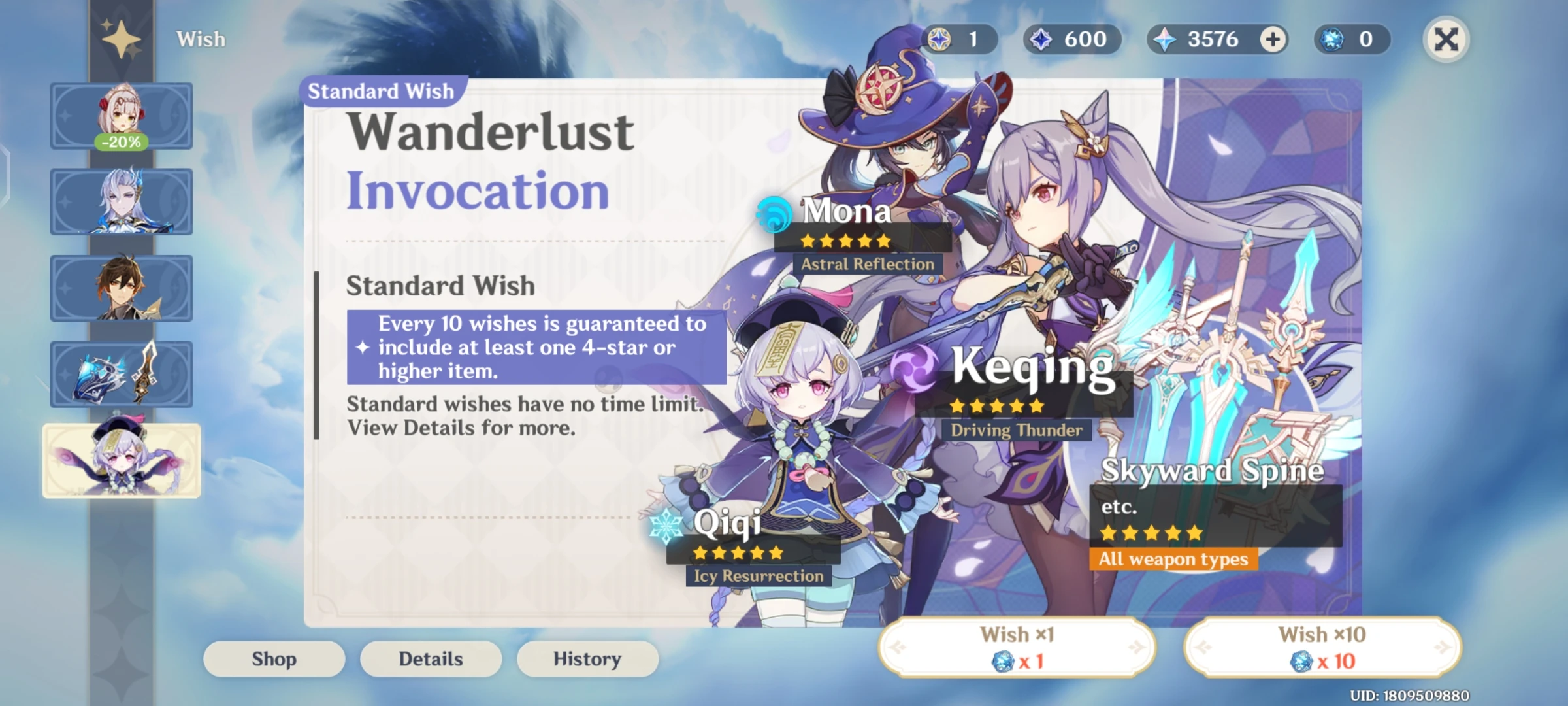Open the Zhongli character event banner
Image resolution: width=1568 pixels, height=706 pixels.
pos(121,288)
